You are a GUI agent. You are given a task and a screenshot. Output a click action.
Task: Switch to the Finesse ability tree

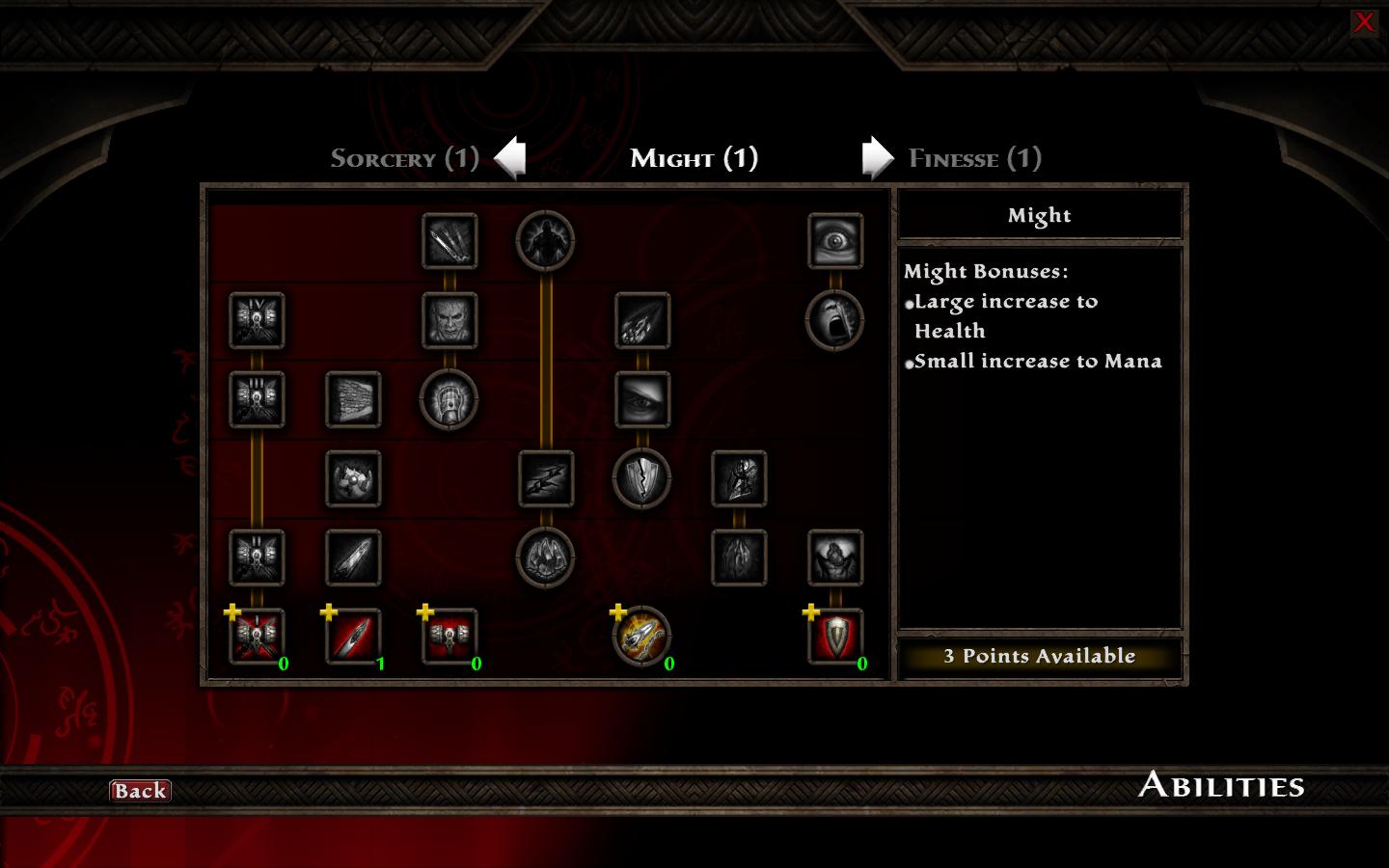(974, 158)
